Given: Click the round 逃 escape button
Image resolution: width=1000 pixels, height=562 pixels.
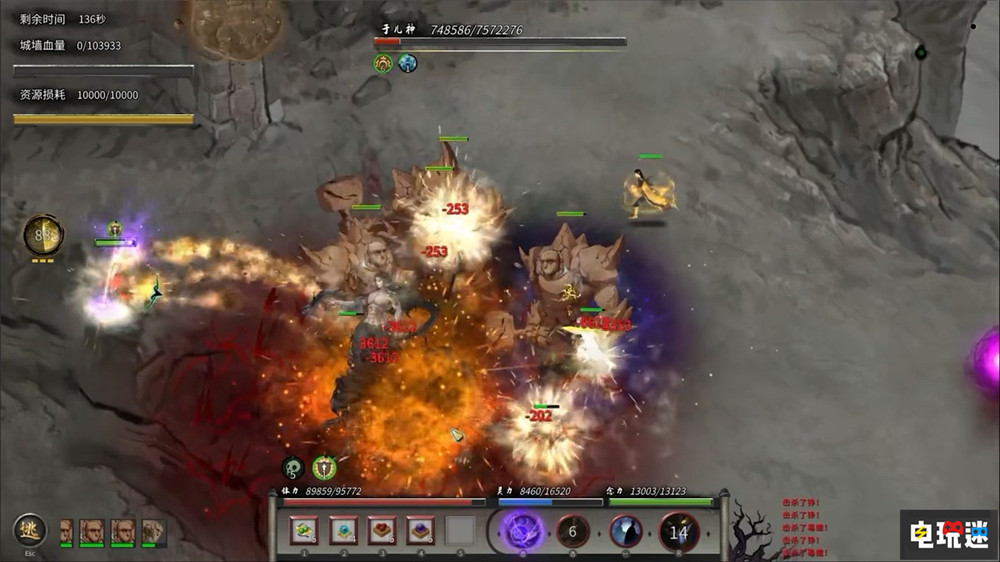Looking at the screenshot, I should click(29, 530).
